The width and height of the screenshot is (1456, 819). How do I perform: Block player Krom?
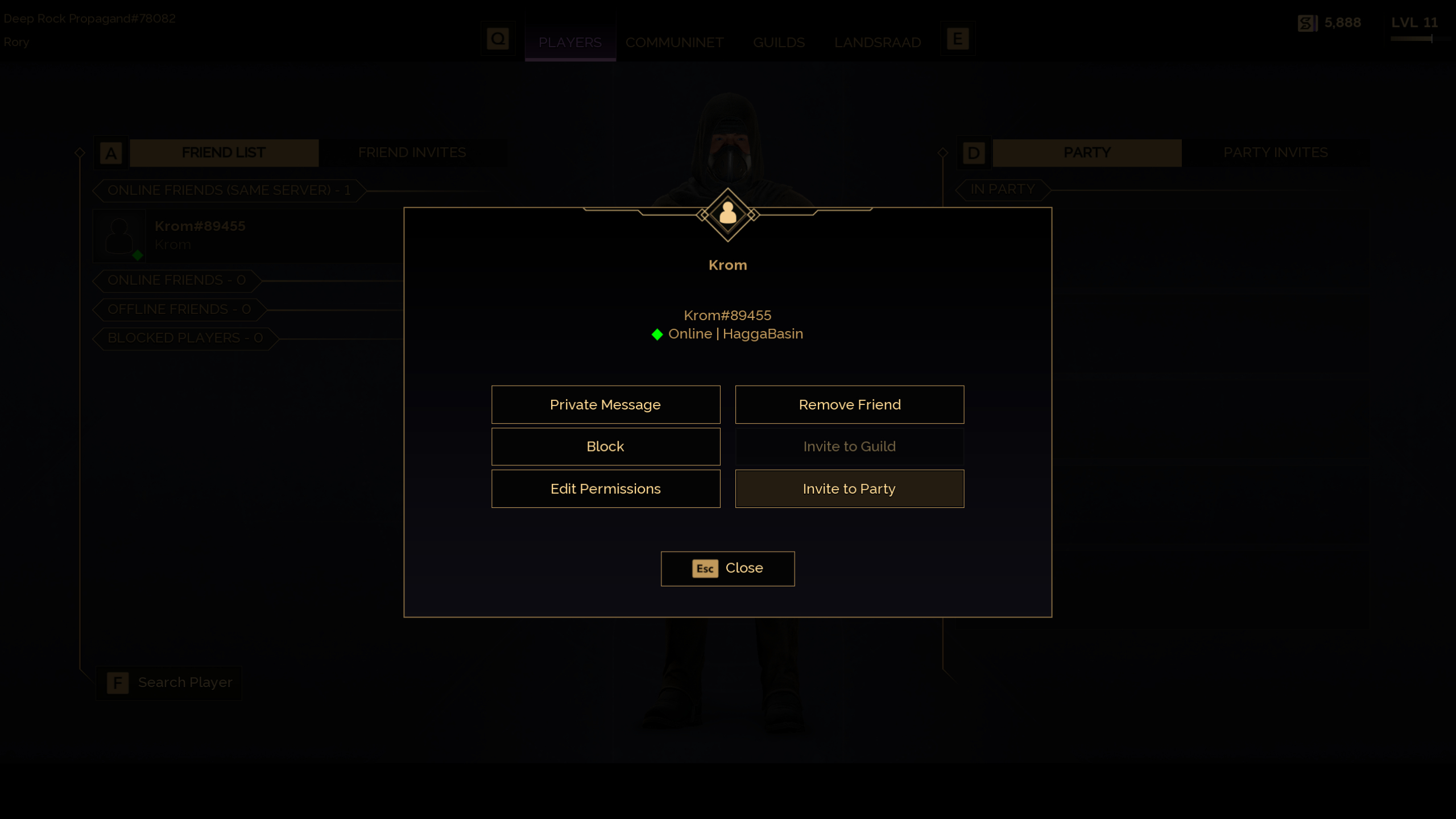click(605, 446)
